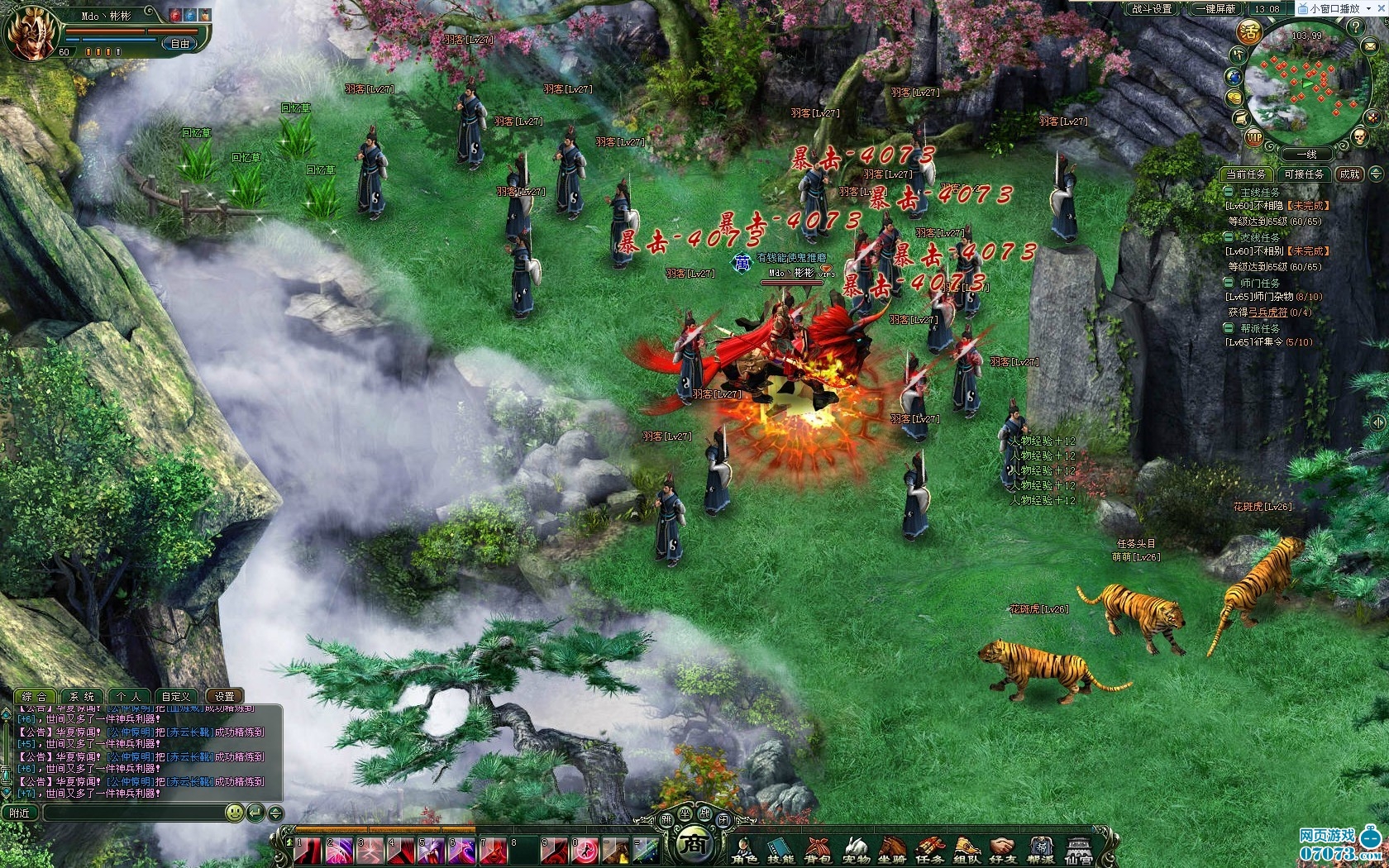Open the chat 设置 settings tab
Viewport: 1389px width, 868px height.
tap(224, 697)
